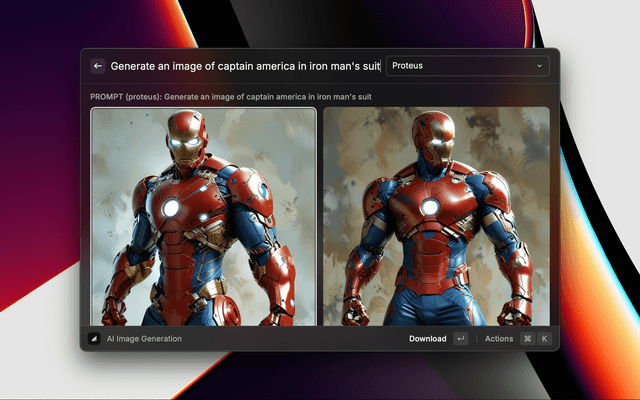Select the first generated armor image
The height and width of the screenshot is (400, 640).
(x=204, y=216)
